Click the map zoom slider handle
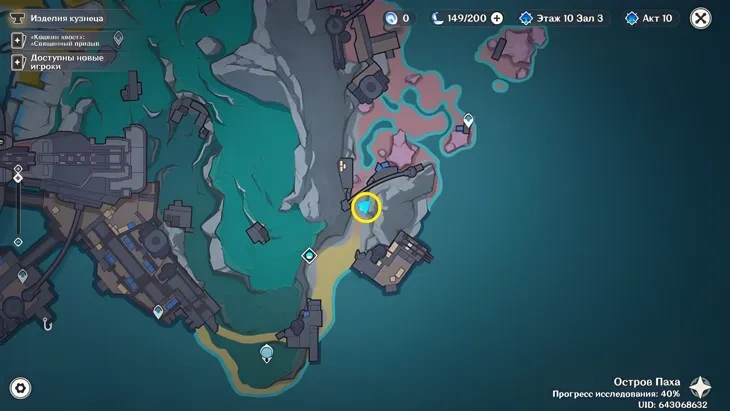 (x=18, y=178)
